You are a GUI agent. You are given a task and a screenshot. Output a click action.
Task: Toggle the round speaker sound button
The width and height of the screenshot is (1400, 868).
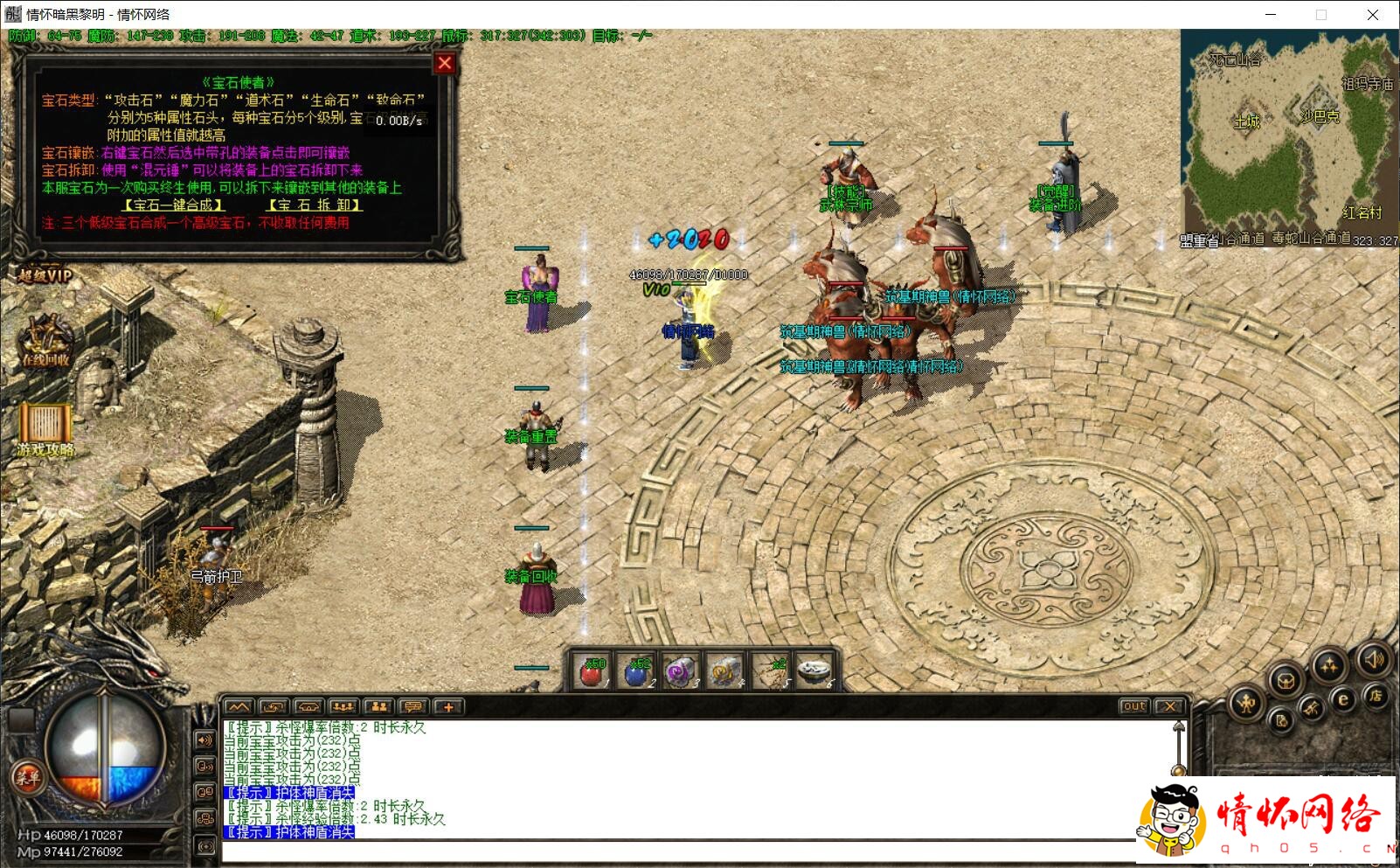(1373, 659)
